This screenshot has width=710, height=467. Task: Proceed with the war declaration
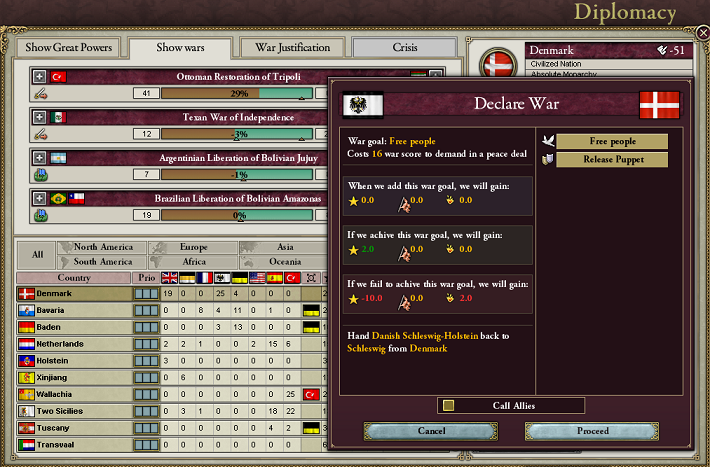(592, 431)
